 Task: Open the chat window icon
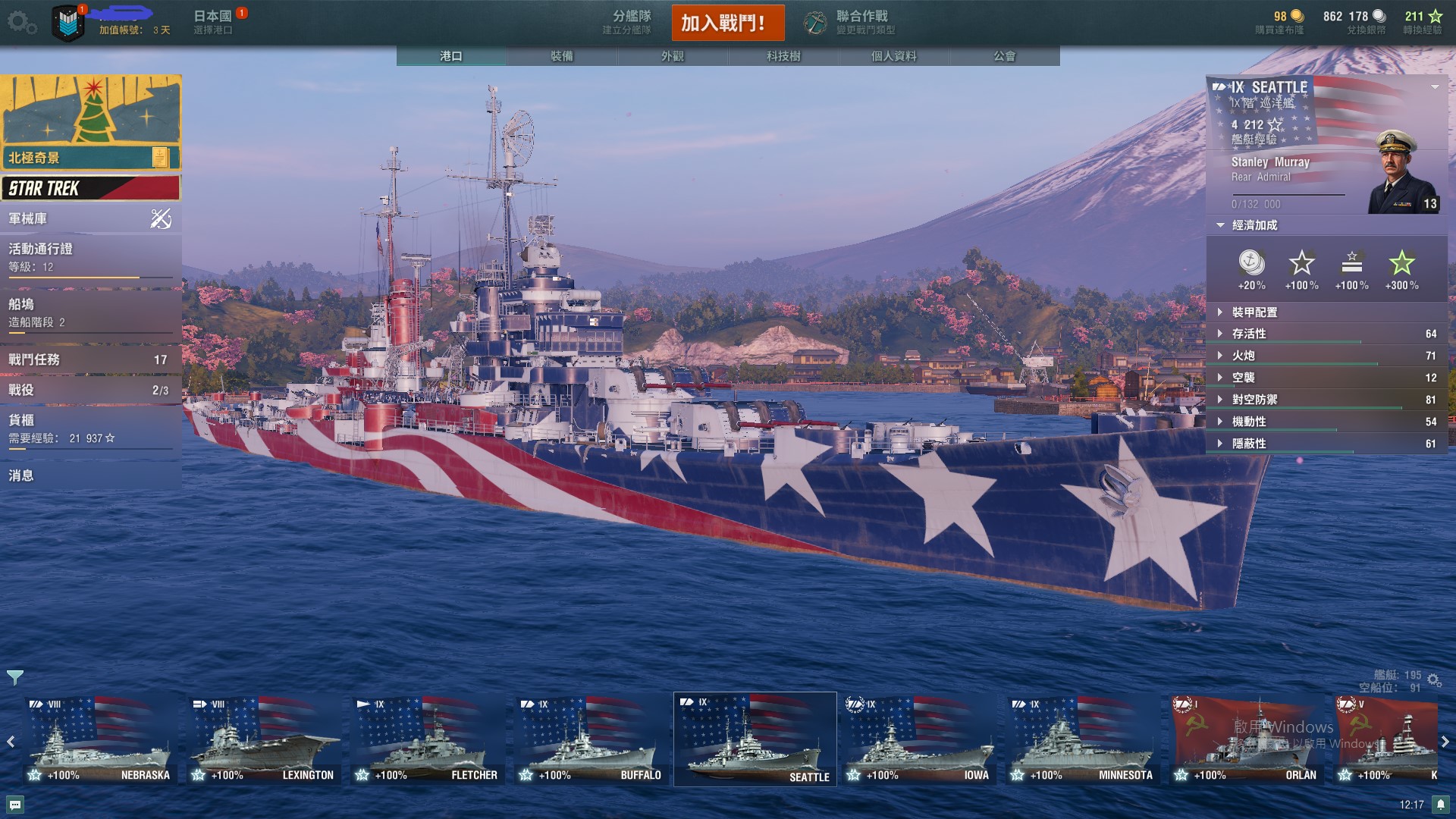pyautogui.click(x=15, y=805)
